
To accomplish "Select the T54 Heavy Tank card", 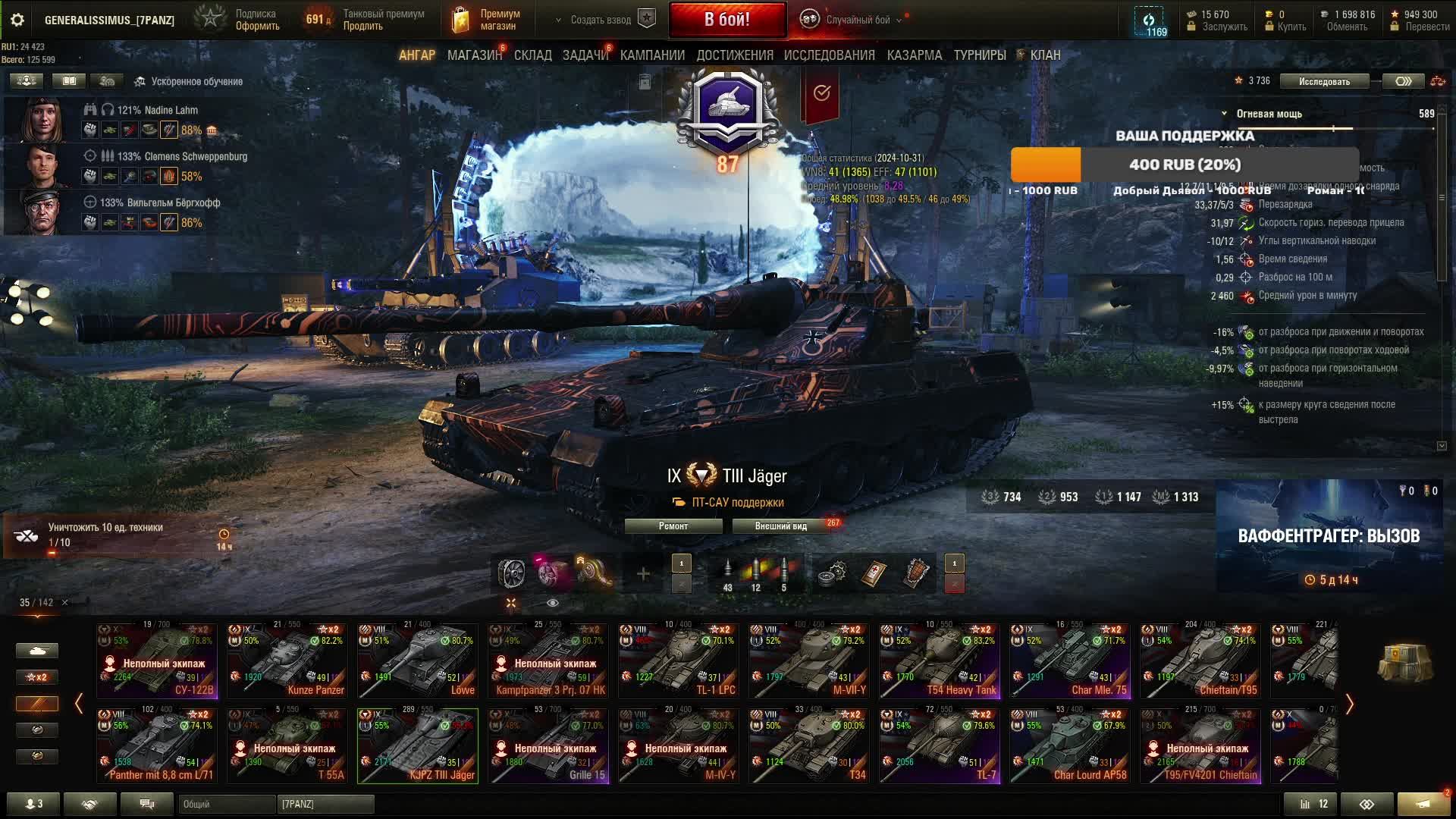I will pyautogui.click(x=940, y=660).
